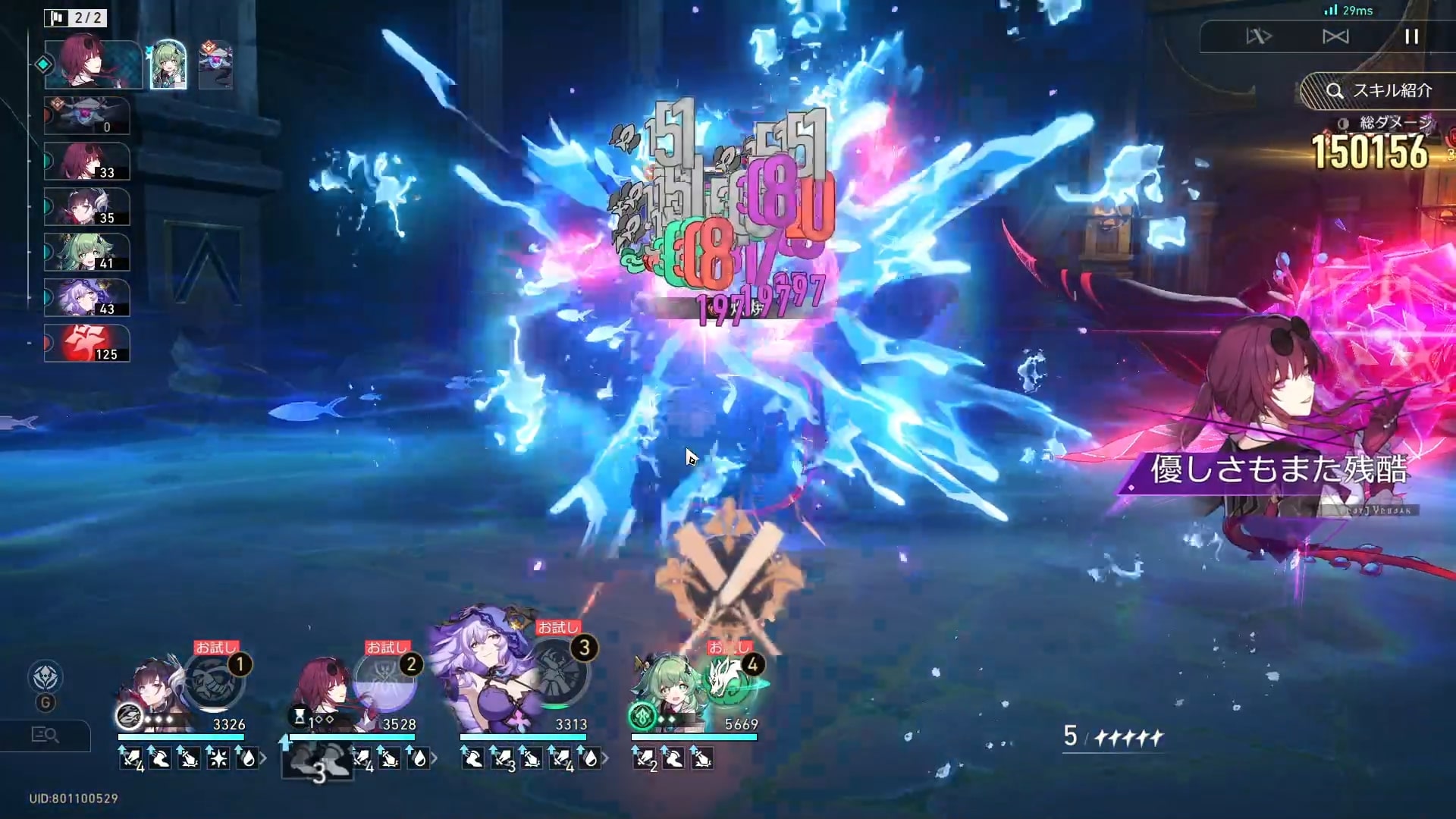The image size is (1456, 819).
Task: Activate ultimate number 1
Action: pyautogui.click(x=215, y=680)
